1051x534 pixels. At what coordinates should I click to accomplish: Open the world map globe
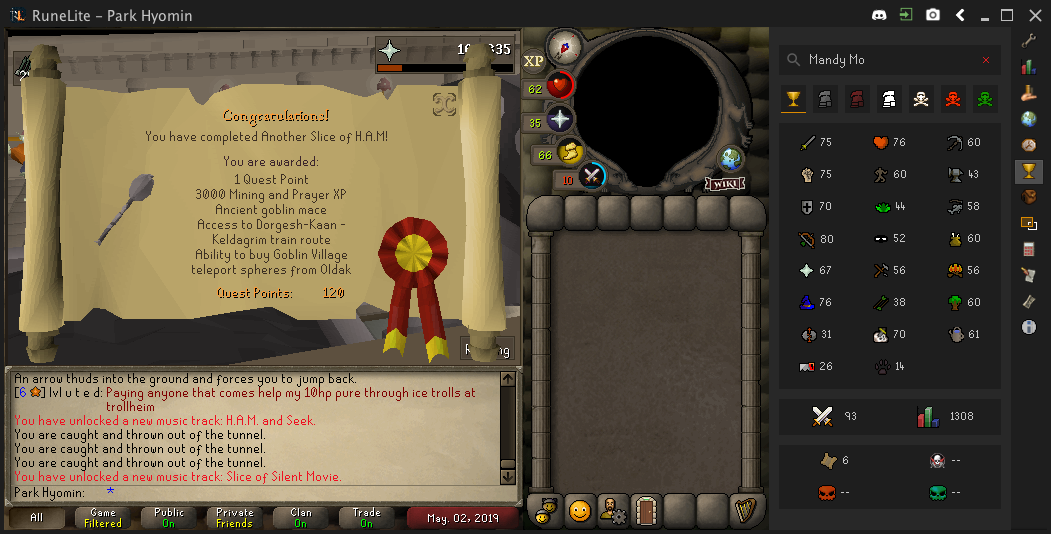[x=729, y=158]
